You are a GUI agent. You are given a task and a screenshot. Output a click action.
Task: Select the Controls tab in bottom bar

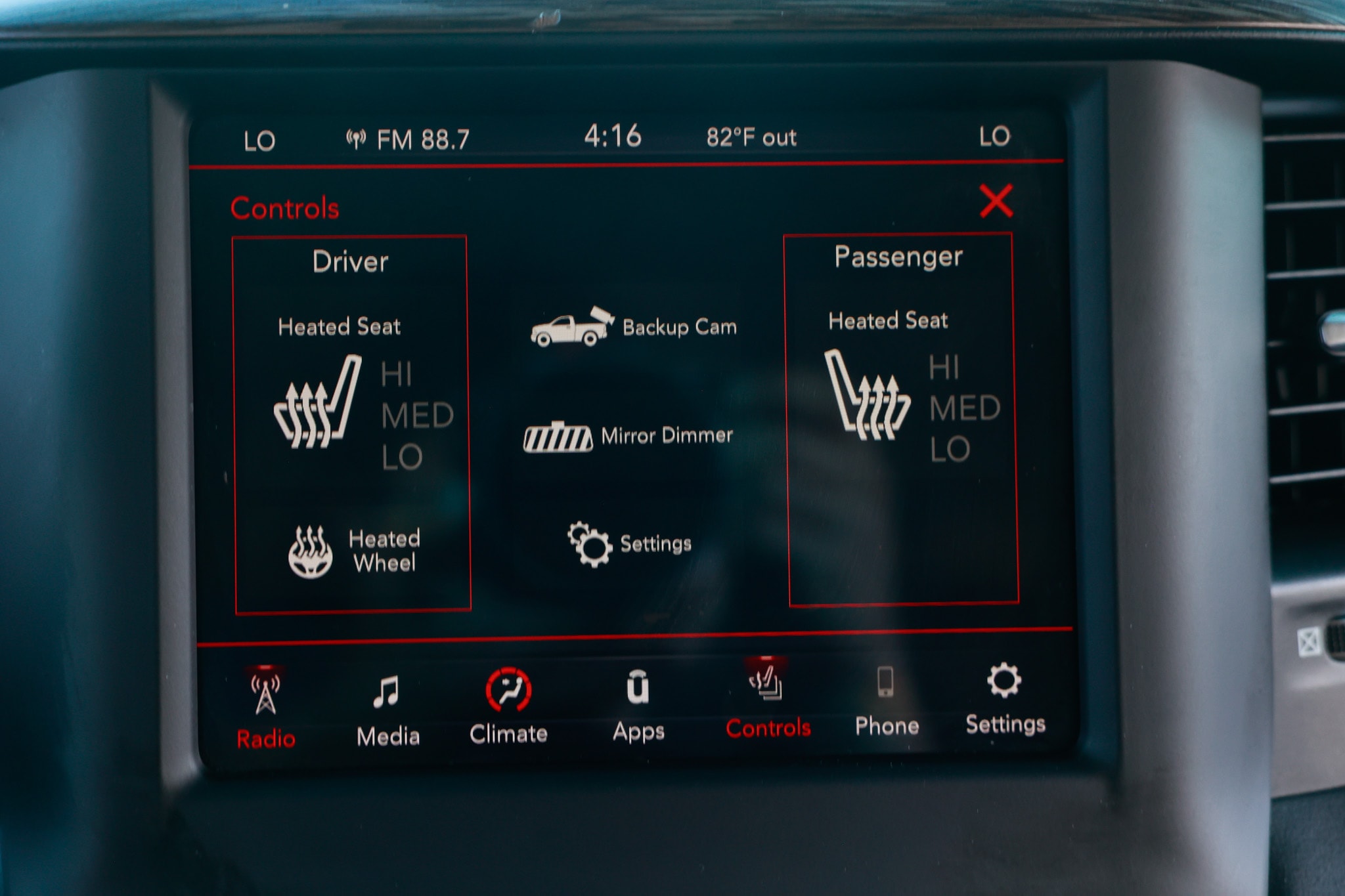768,702
